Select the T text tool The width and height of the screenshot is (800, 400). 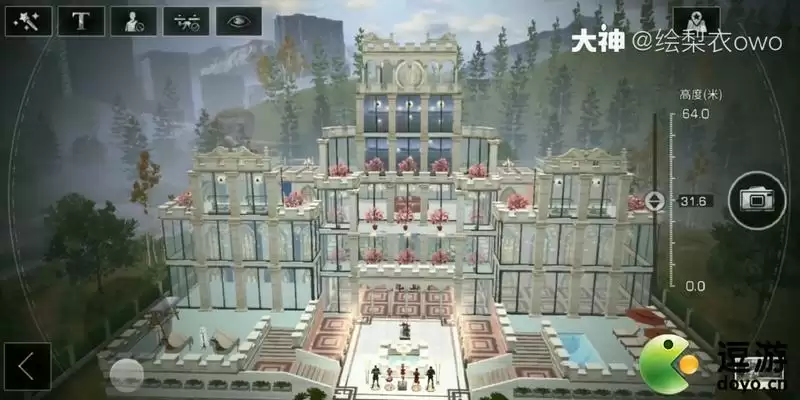tap(81, 21)
